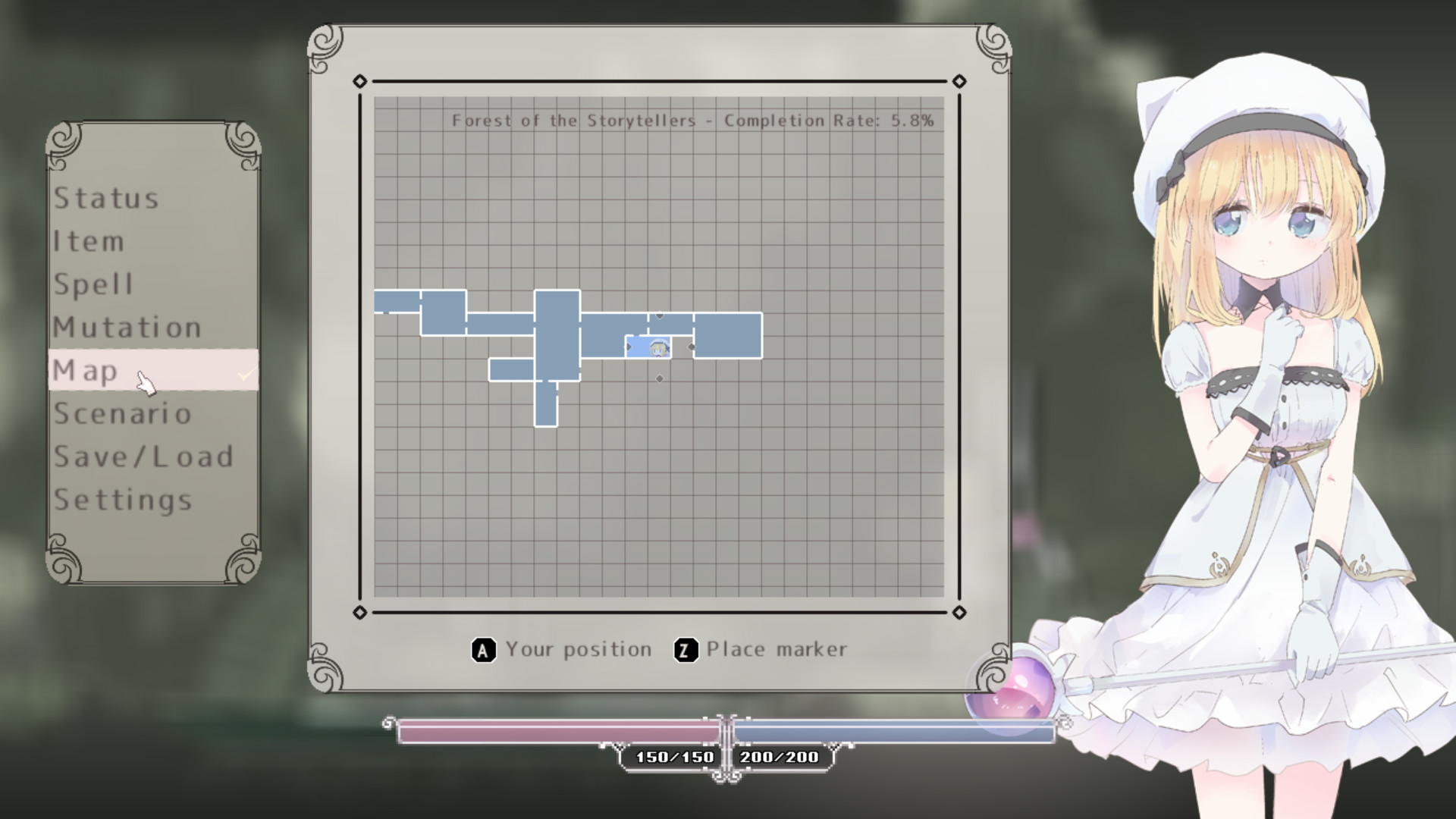Choose the Mutation menu entry
1456x819 pixels.
127,328
